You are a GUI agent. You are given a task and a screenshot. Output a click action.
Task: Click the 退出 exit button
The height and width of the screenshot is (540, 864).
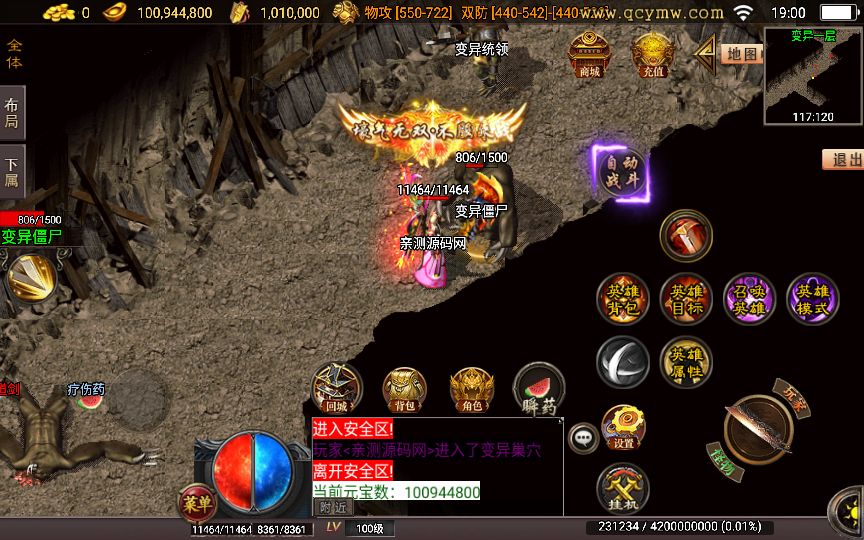pyautogui.click(x=845, y=160)
